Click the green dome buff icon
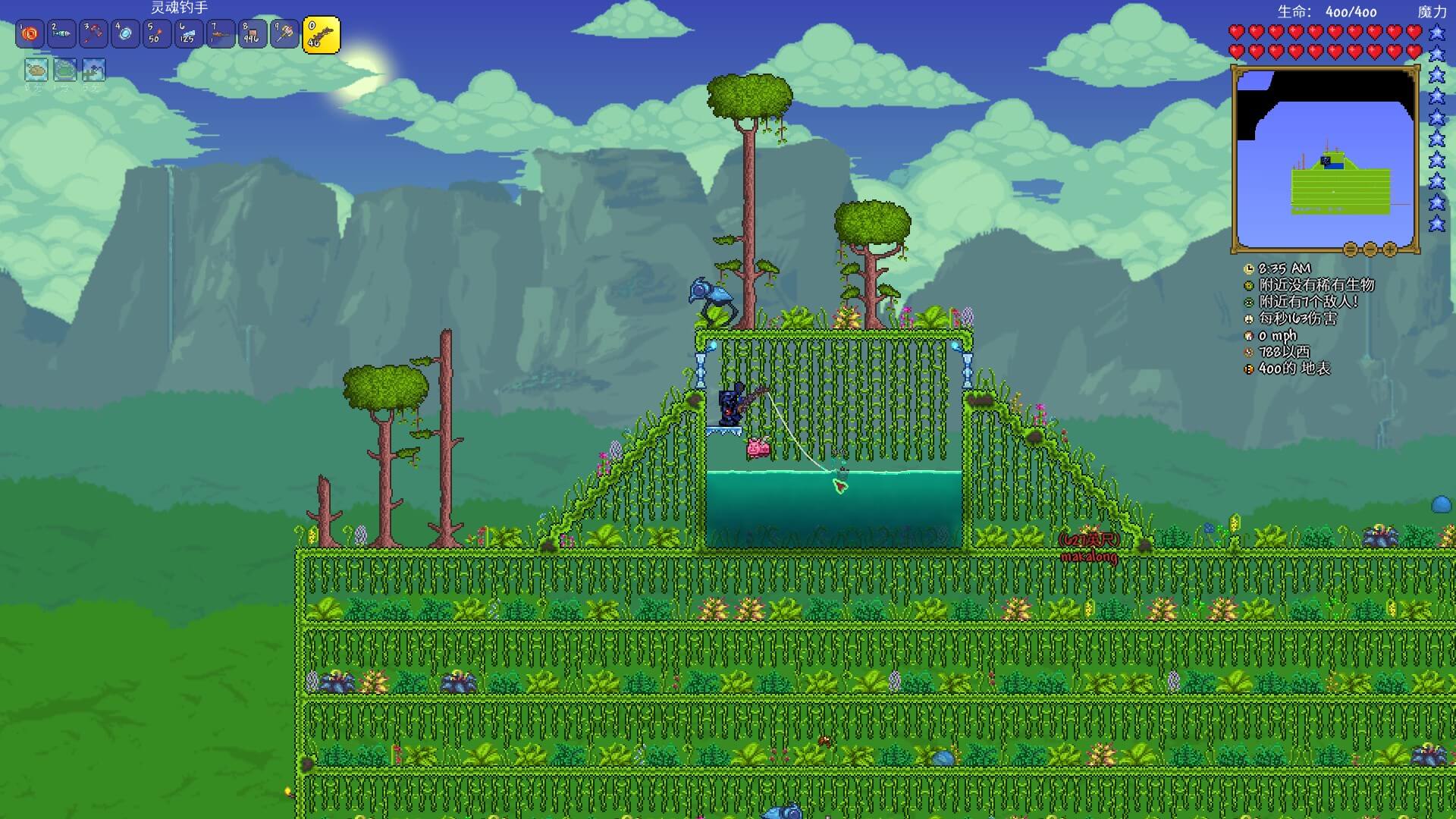The width and height of the screenshot is (1456, 819). pos(65,70)
